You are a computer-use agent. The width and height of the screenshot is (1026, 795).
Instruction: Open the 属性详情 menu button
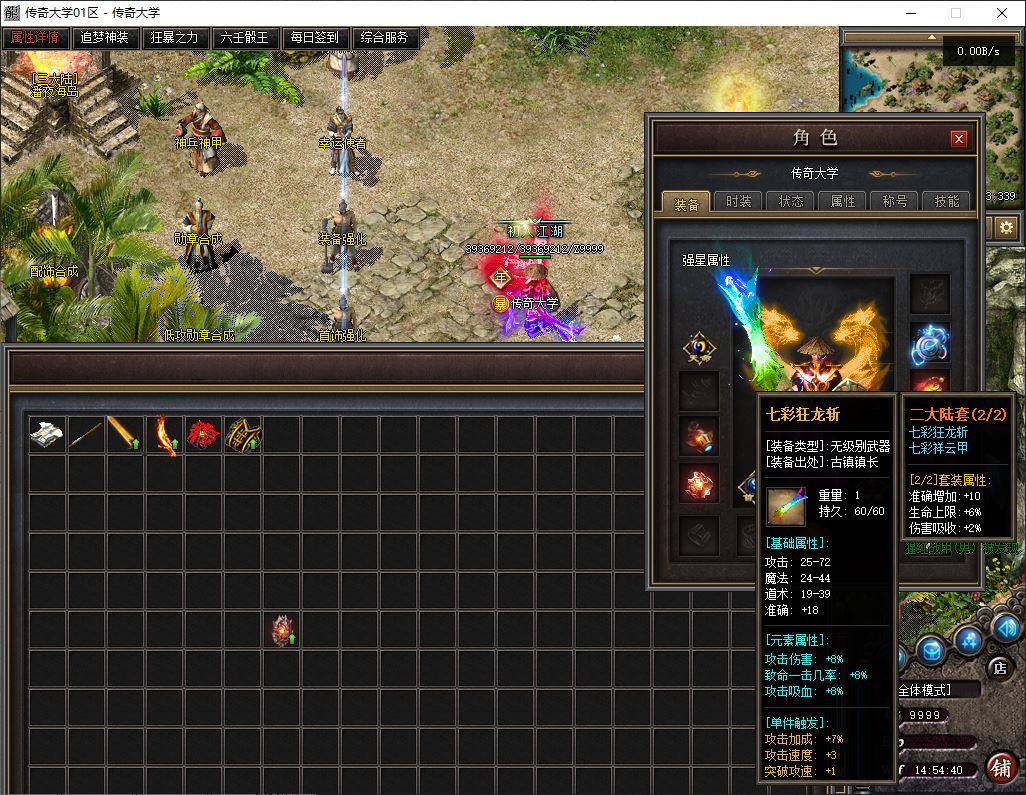pyautogui.click(x=35, y=38)
